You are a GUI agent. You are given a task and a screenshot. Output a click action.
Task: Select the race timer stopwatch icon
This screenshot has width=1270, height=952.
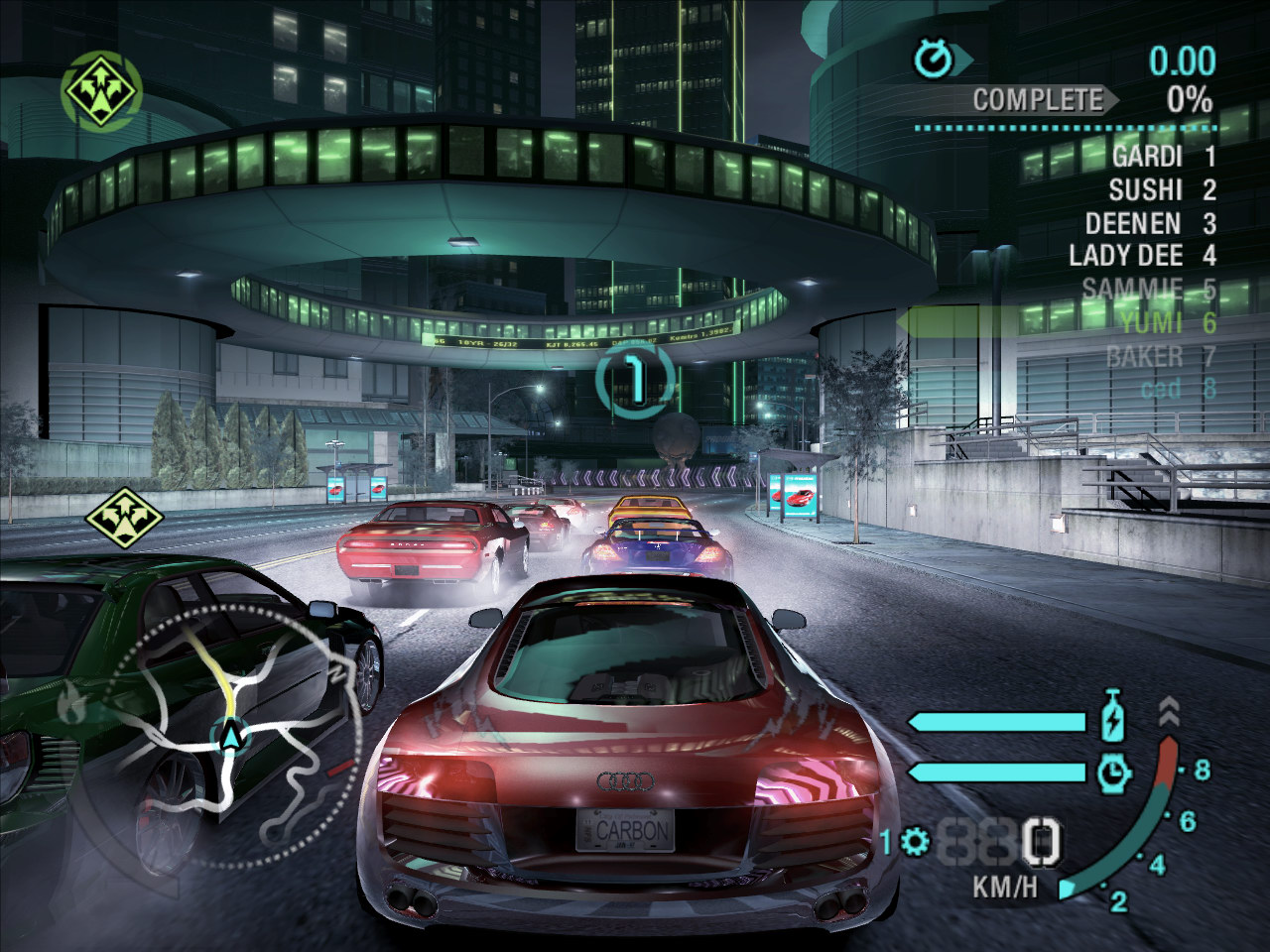point(933,59)
